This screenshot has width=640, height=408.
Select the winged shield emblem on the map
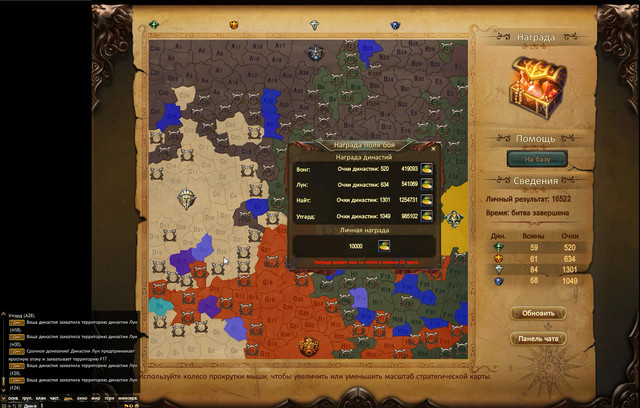(186, 200)
